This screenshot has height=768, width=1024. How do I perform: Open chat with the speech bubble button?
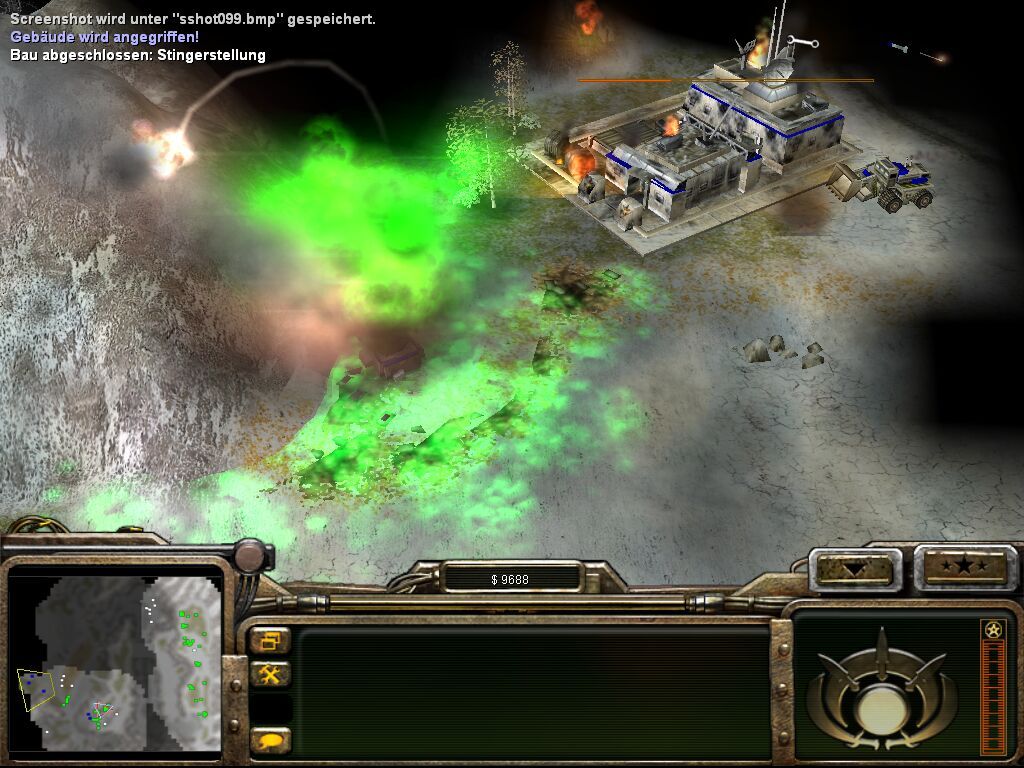point(270,740)
